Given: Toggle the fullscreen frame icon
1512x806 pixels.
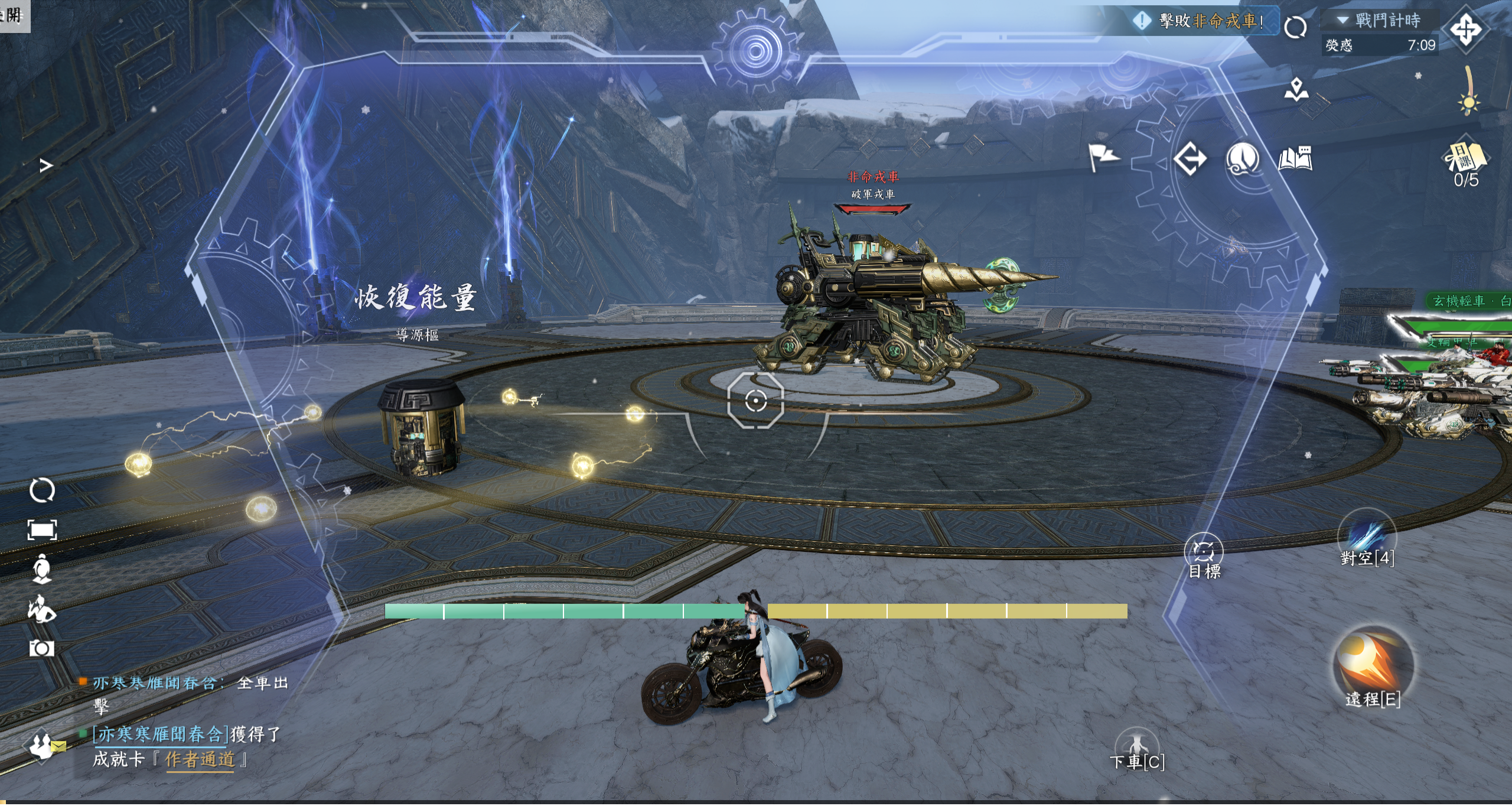Looking at the screenshot, I should [x=42, y=530].
